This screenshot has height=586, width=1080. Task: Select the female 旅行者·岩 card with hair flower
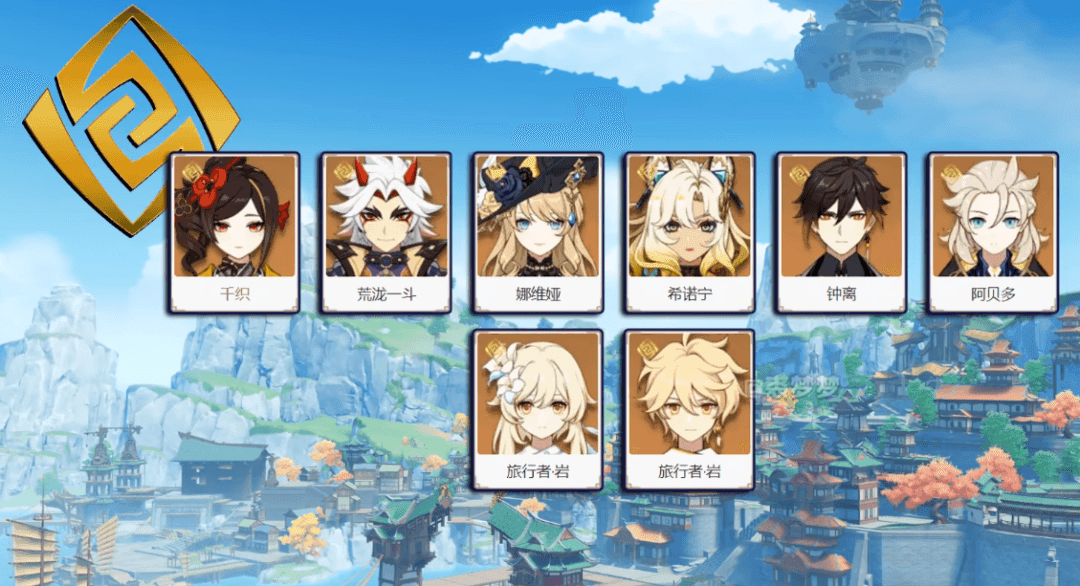pos(538,409)
